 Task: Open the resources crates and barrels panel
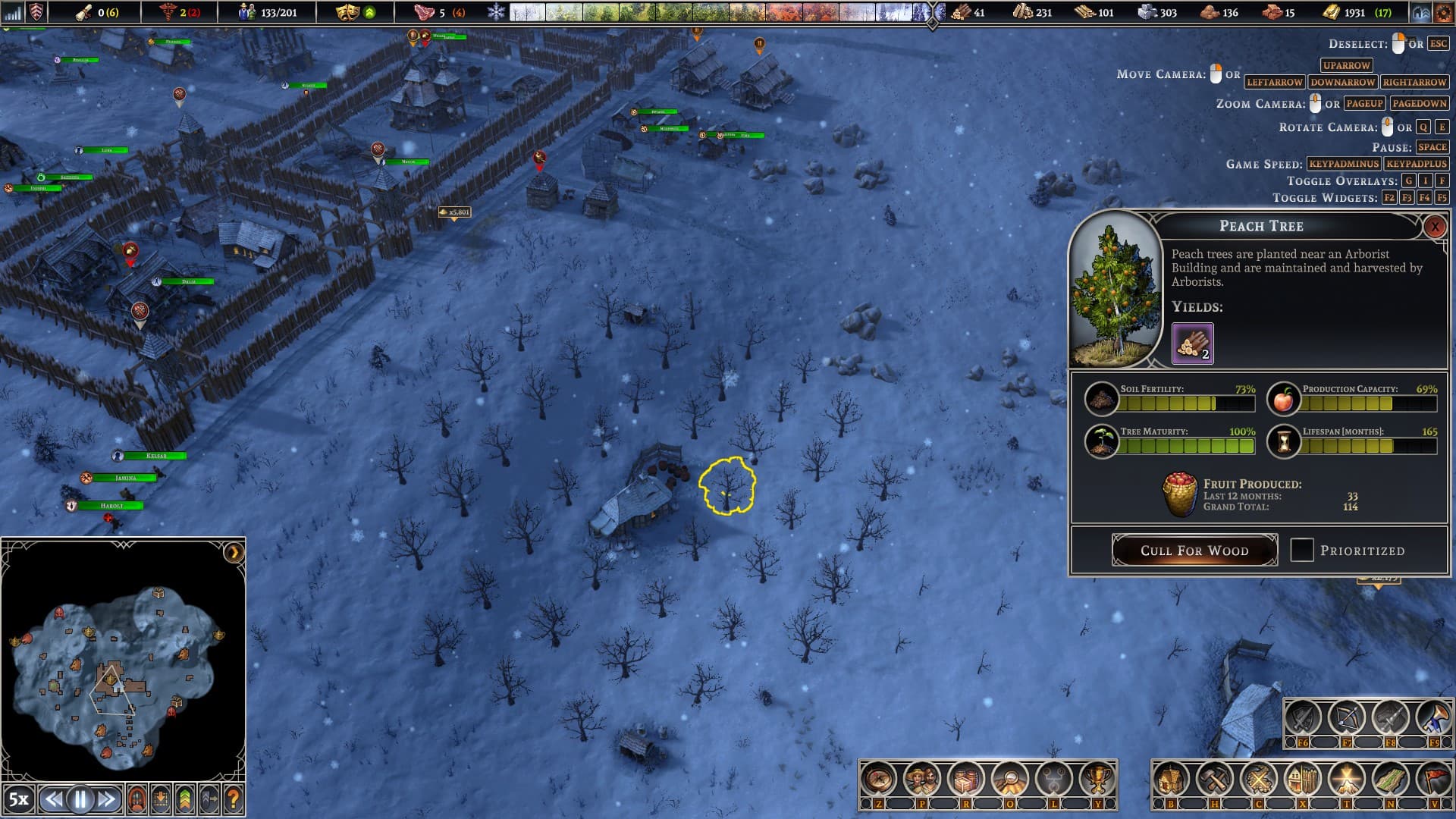(965, 779)
